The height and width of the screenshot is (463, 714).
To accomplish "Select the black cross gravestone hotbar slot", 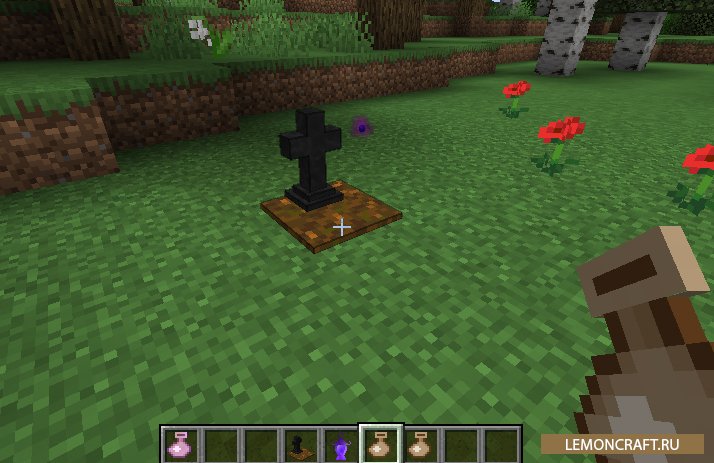I will (300, 444).
